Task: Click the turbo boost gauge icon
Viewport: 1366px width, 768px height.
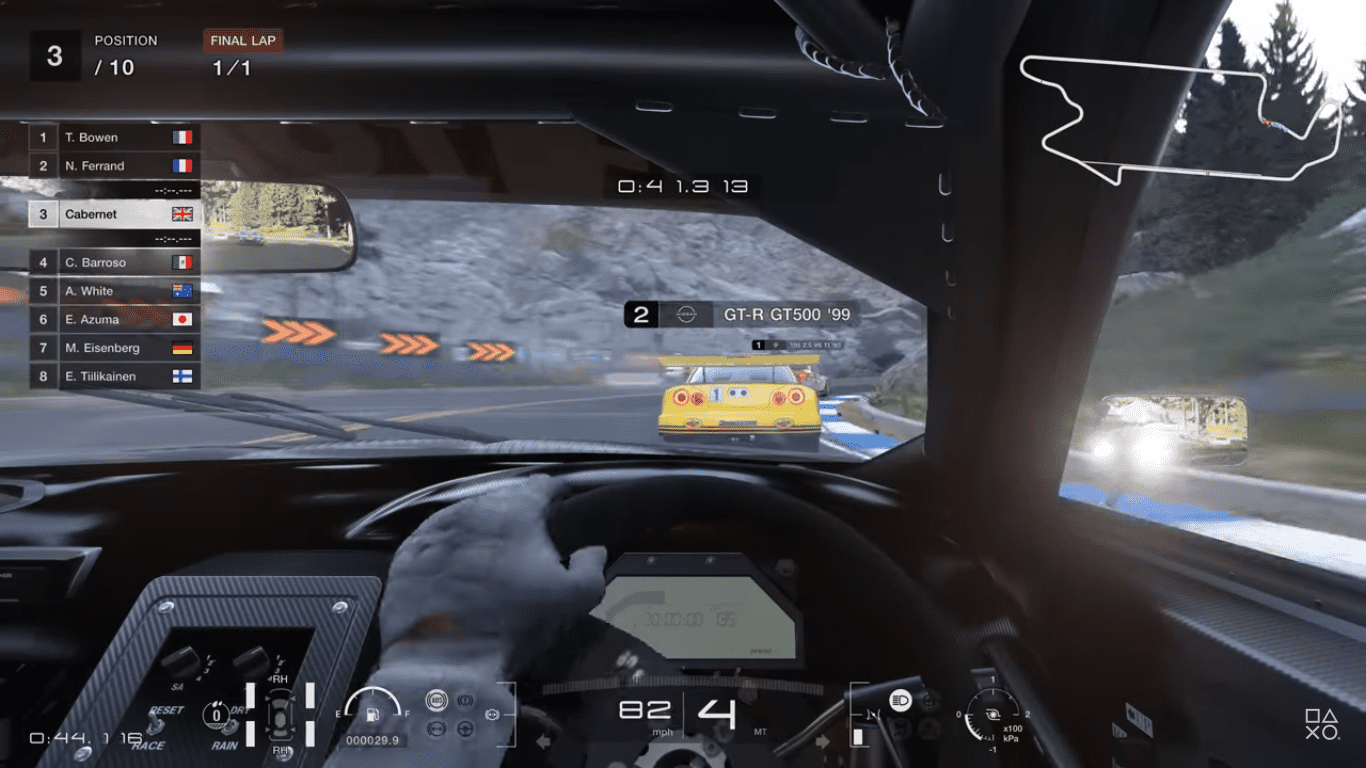Action: [993, 714]
